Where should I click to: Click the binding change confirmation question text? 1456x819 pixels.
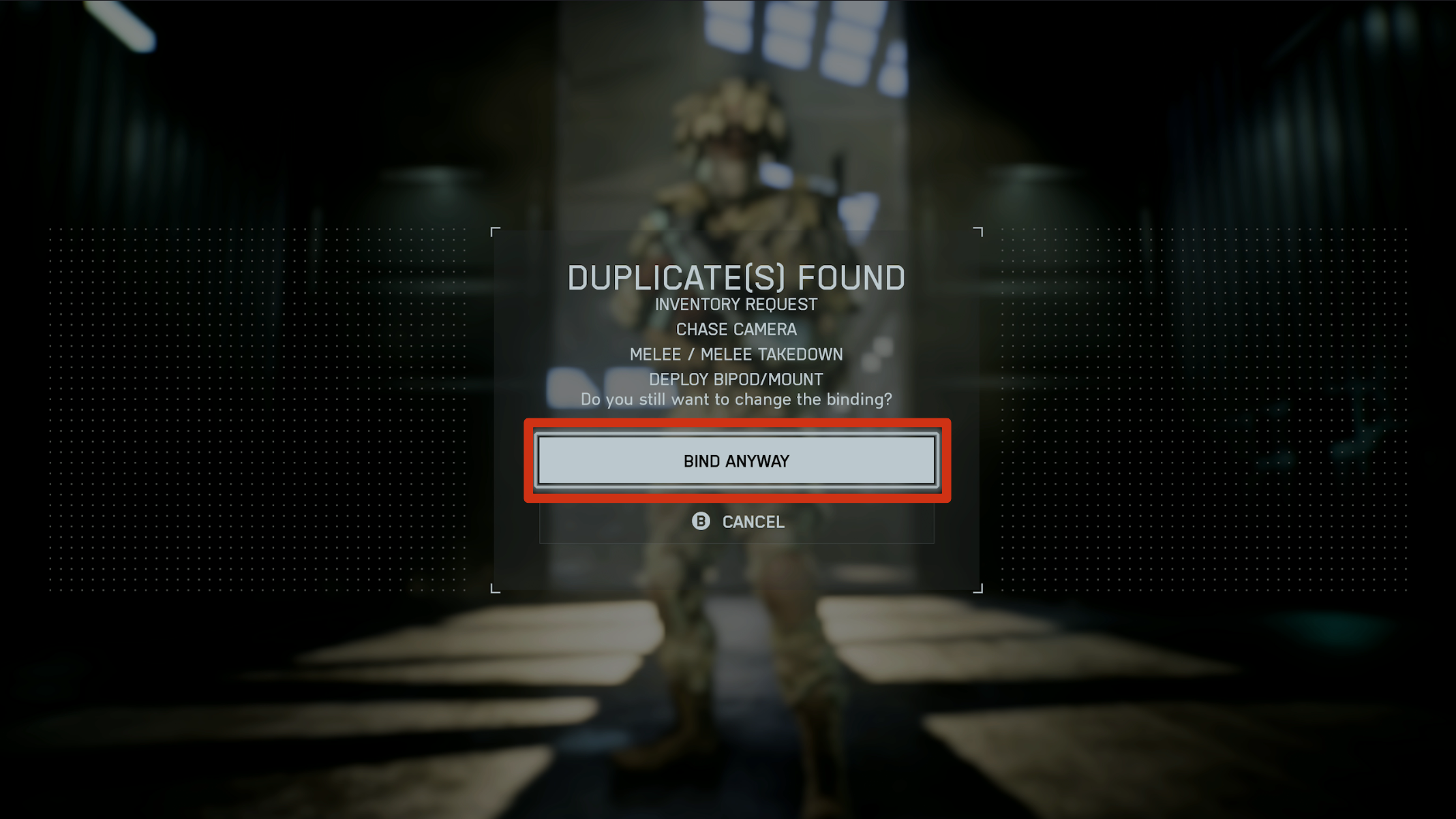(x=738, y=400)
